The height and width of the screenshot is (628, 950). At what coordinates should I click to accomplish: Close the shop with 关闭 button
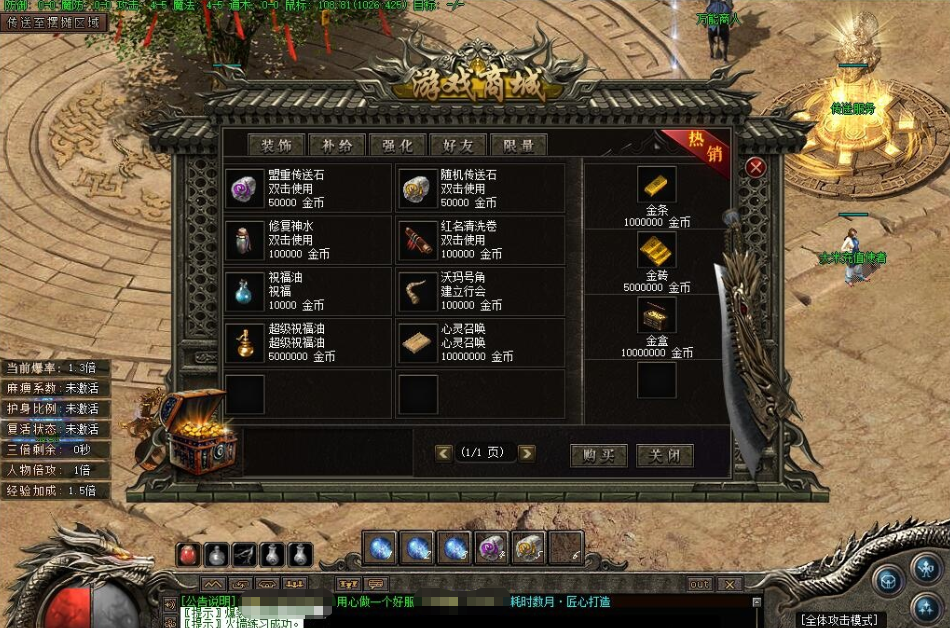tap(664, 455)
